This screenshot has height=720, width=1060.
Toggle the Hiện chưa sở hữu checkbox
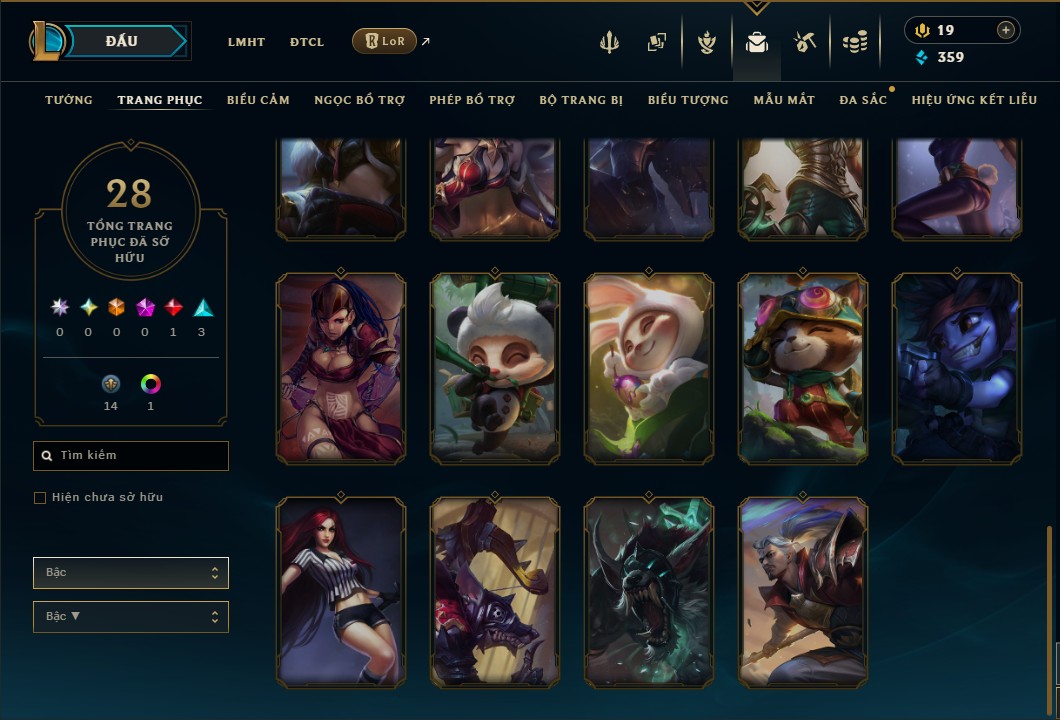point(40,498)
